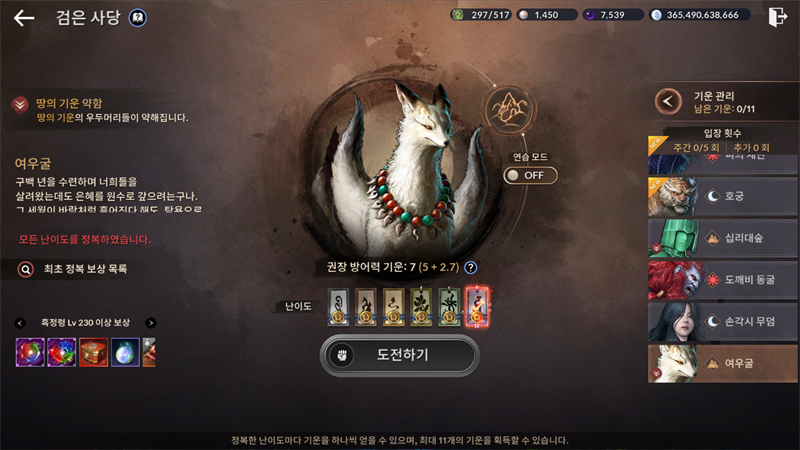
Task: Select the 호궁 tiger boss
Action: 722,197
